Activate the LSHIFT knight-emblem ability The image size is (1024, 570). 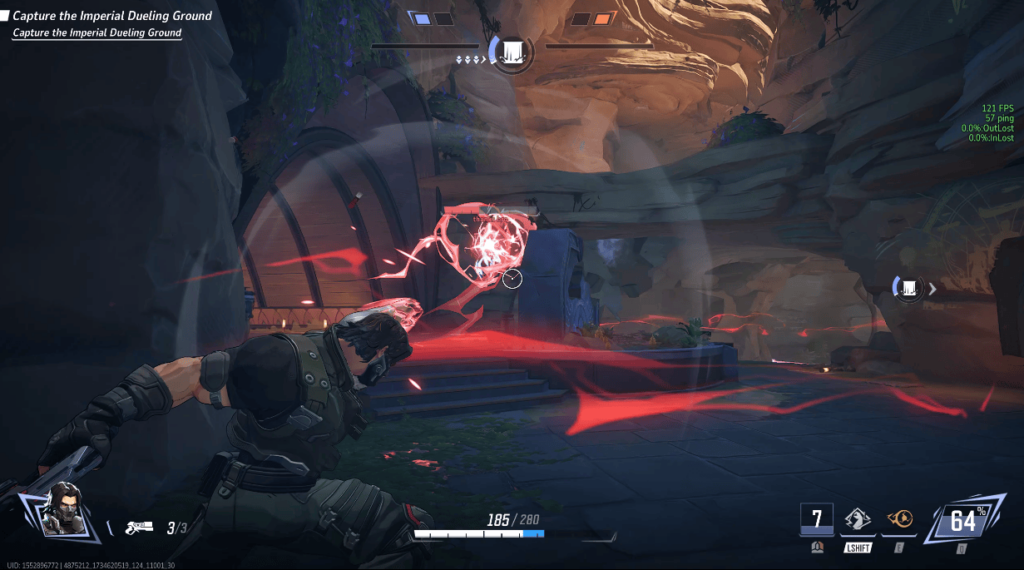click(859, 519)
